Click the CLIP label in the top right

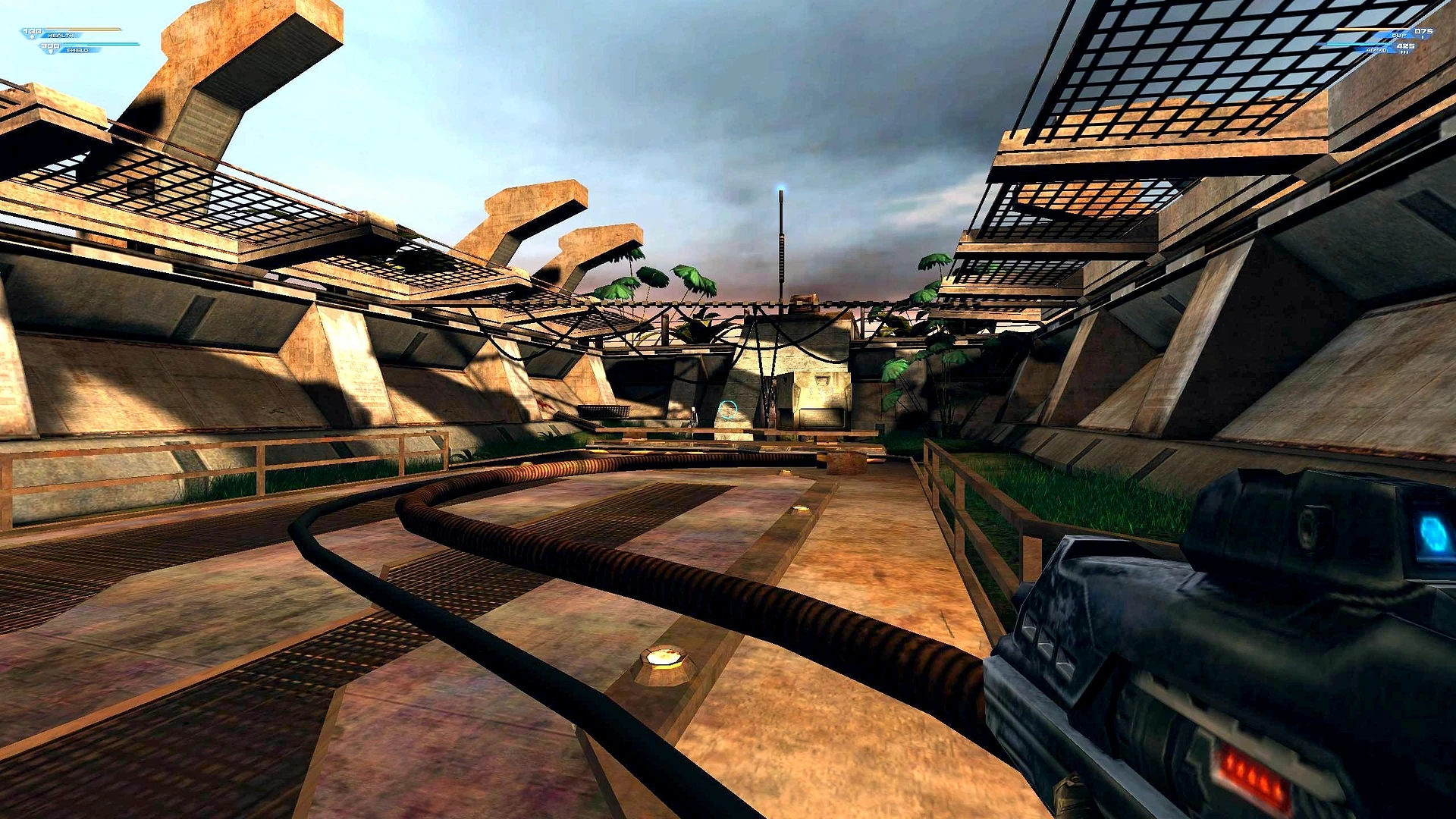click(x=1399, y=35)
